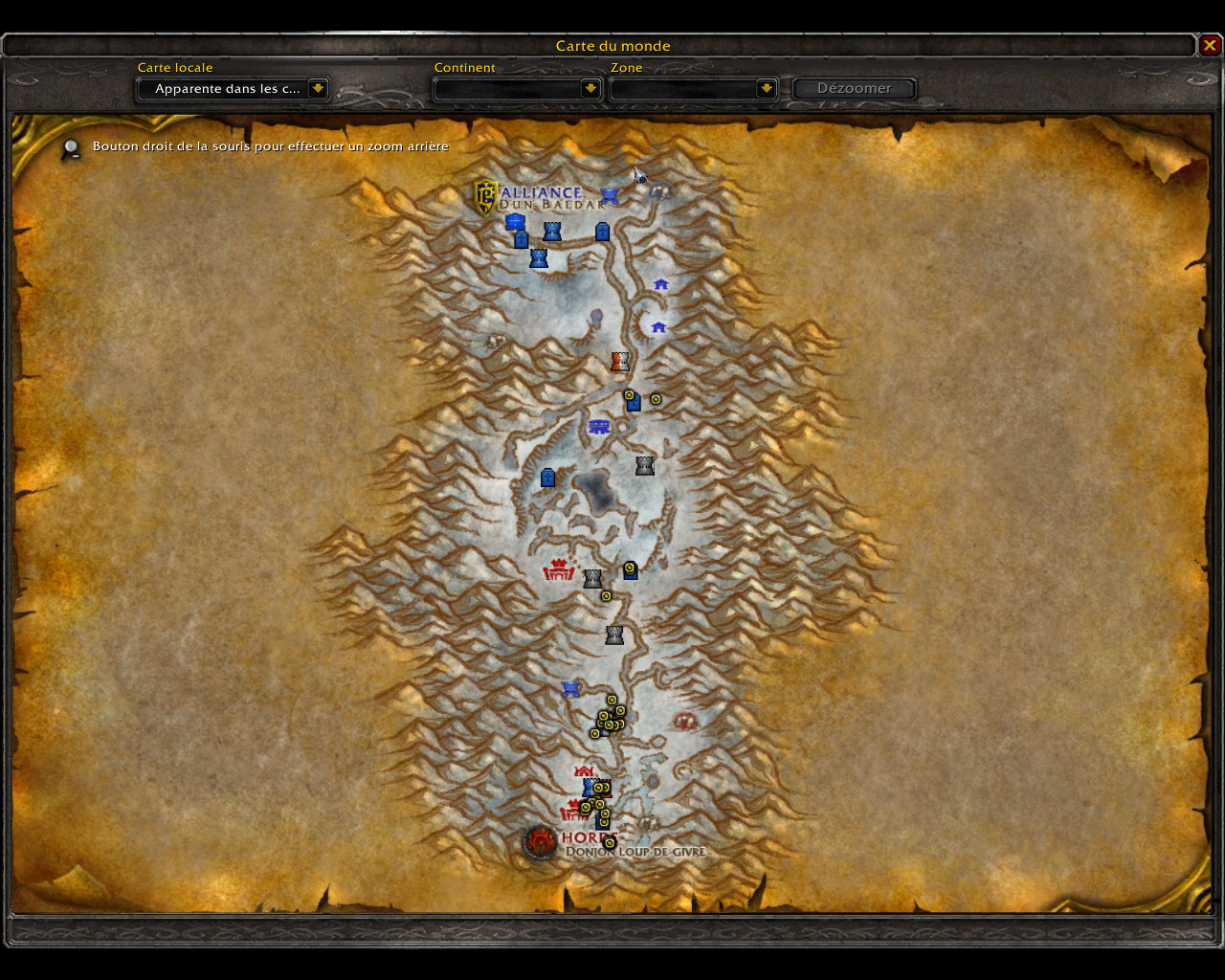Select the blue mine cart marker in the south
The width and height of the screenshot is (1225, 980).
click(x=571, y=689)
